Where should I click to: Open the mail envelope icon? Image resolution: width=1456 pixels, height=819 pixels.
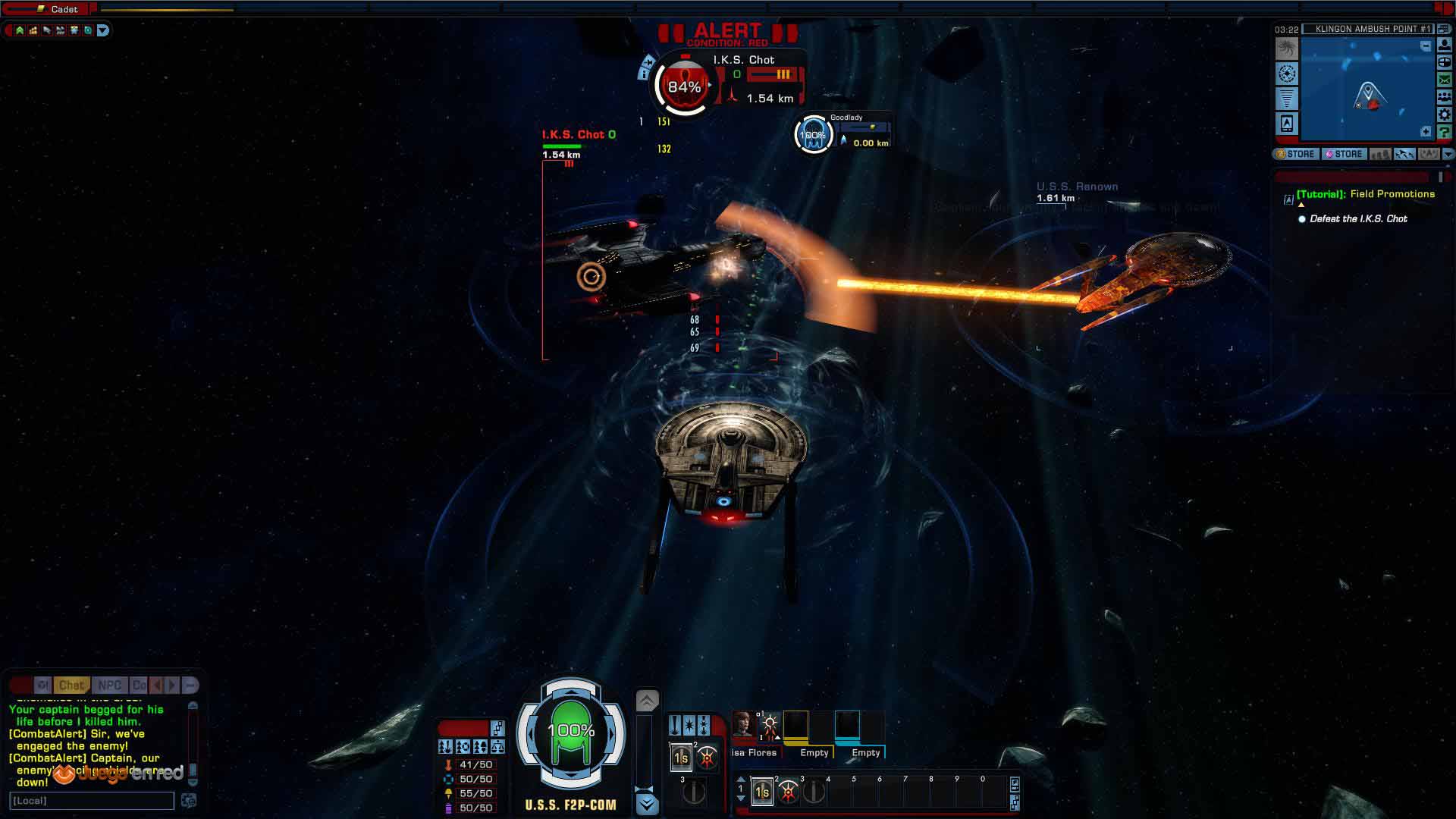(x=1445, y=80)
